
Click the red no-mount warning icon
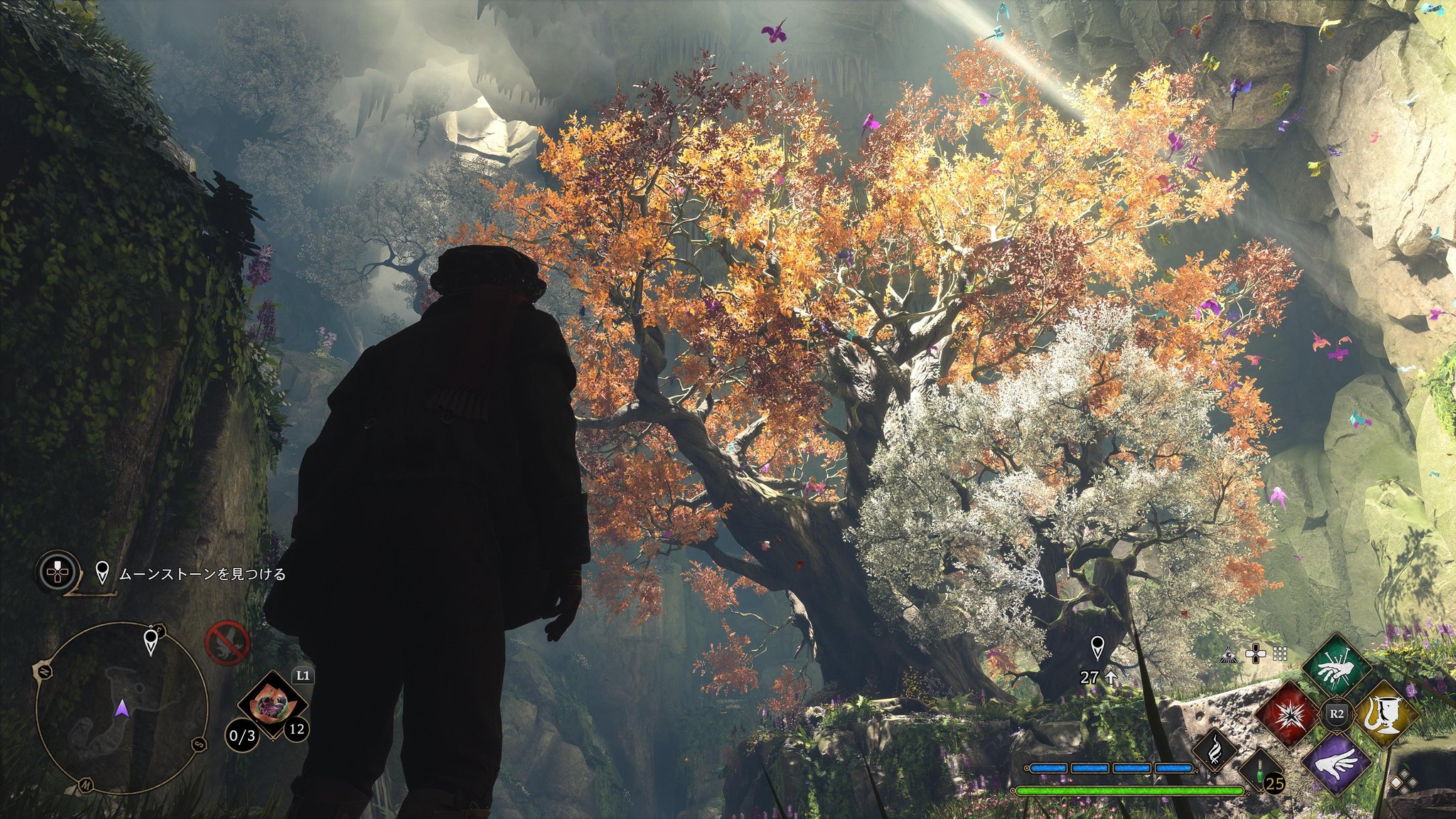tap(227, 641)
